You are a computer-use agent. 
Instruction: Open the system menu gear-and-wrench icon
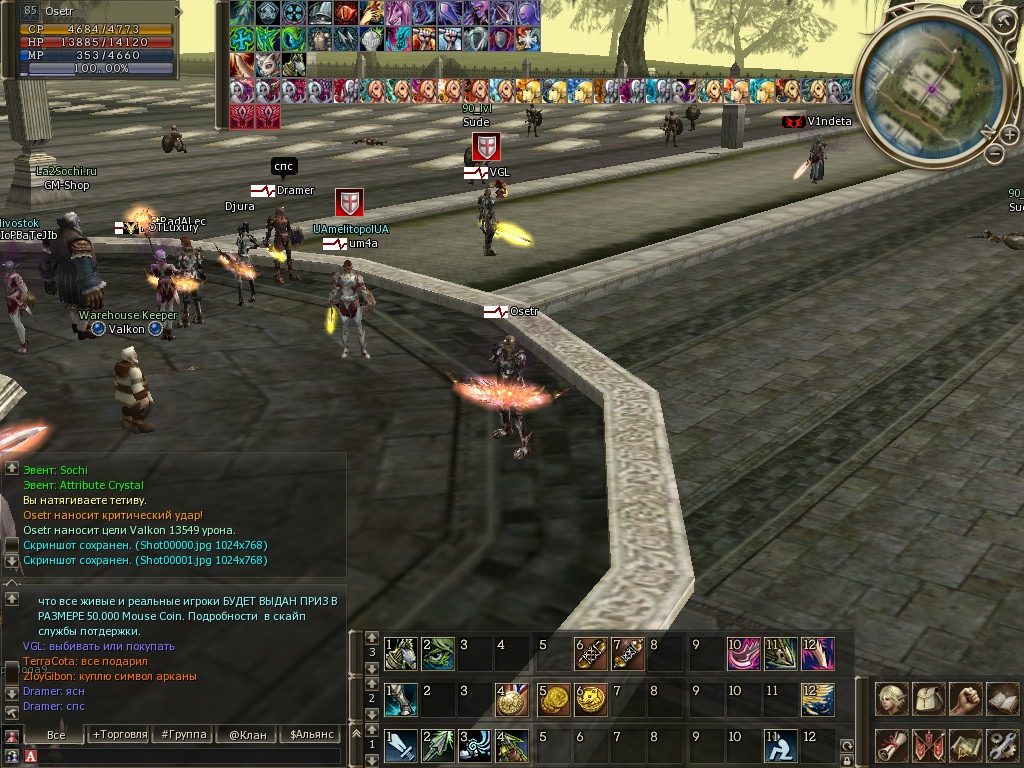click(1001, 745)
